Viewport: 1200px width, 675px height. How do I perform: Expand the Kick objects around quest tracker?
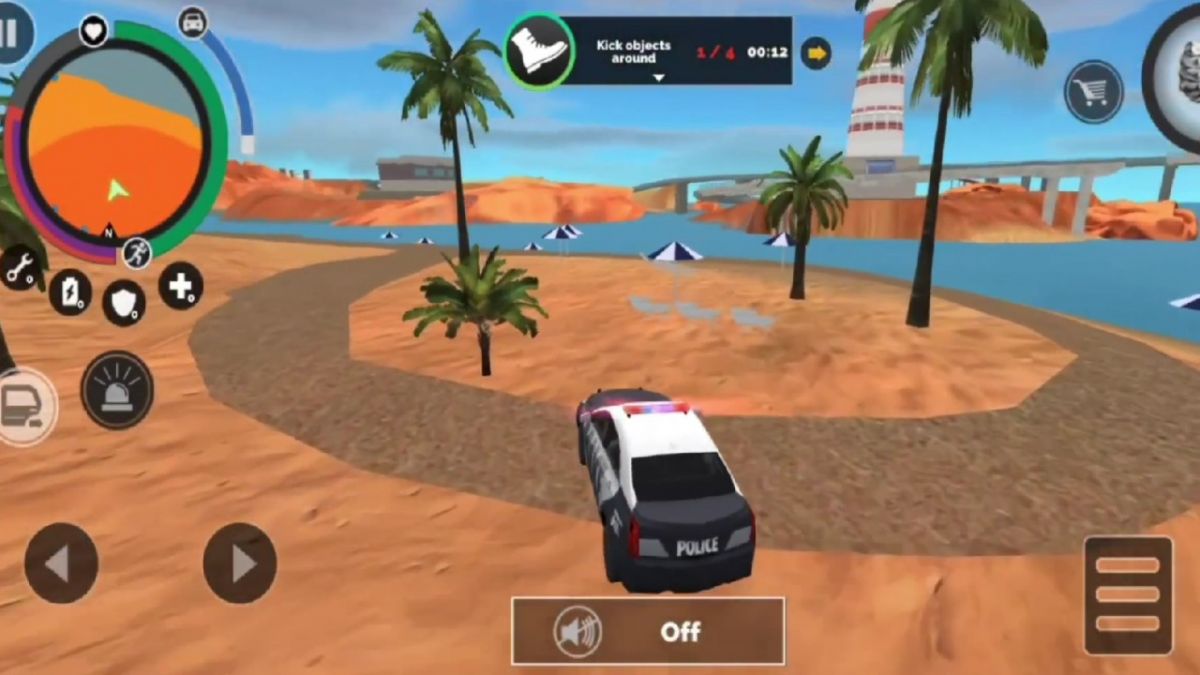point(657,77)
